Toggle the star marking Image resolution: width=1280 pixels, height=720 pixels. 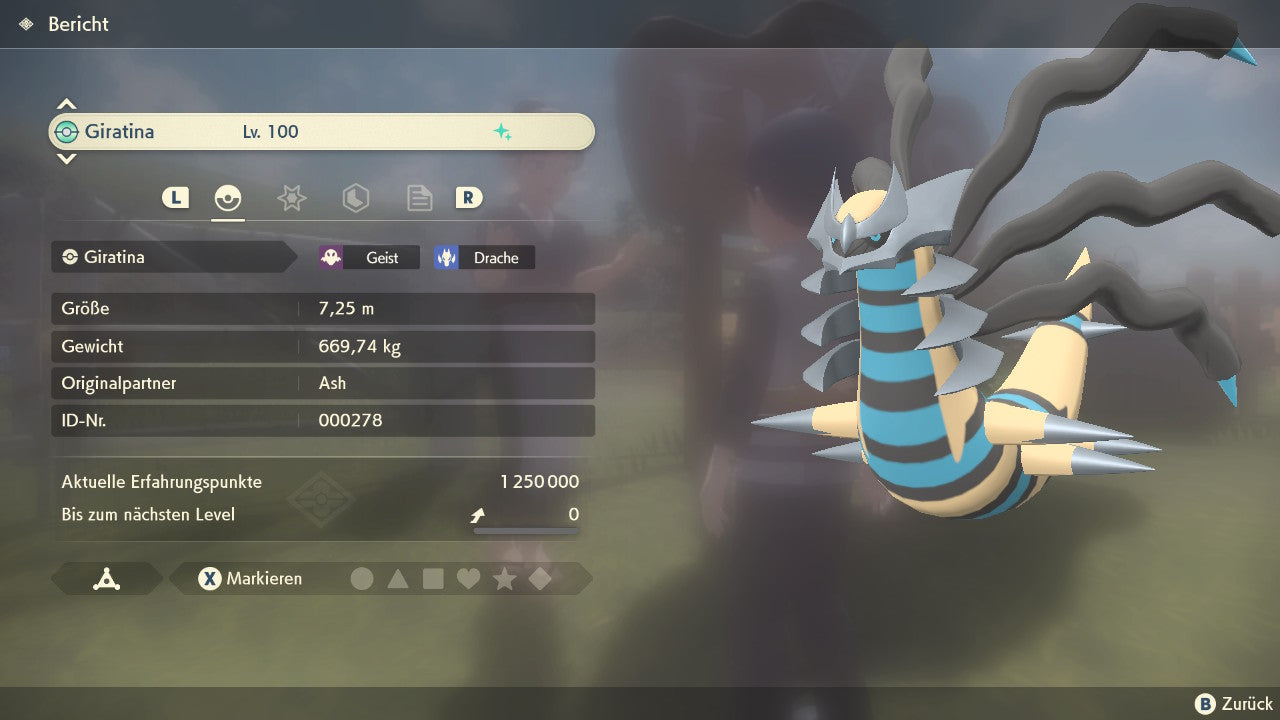[x=504, y=578]
